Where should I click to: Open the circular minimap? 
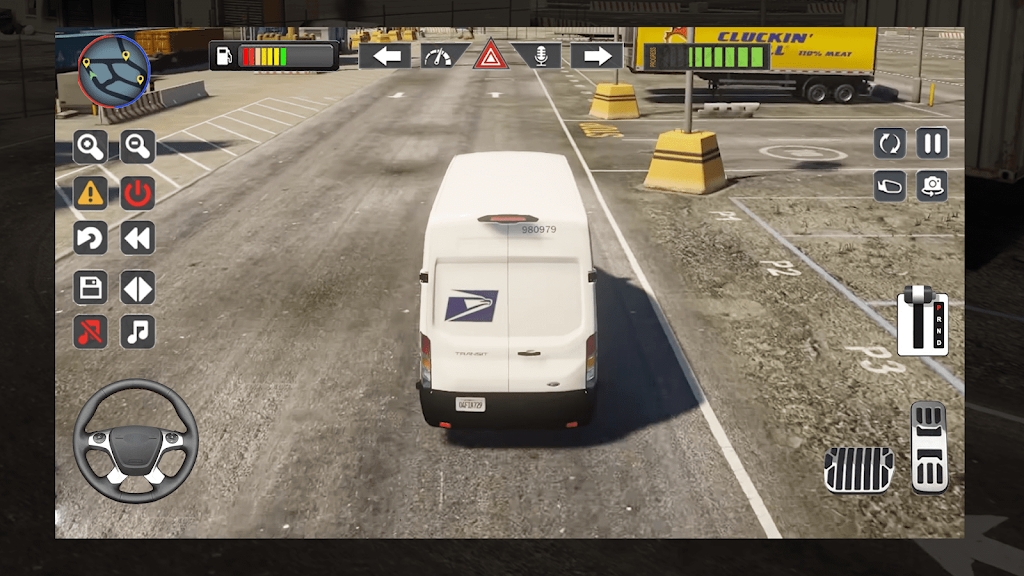[x=114, y=71]
